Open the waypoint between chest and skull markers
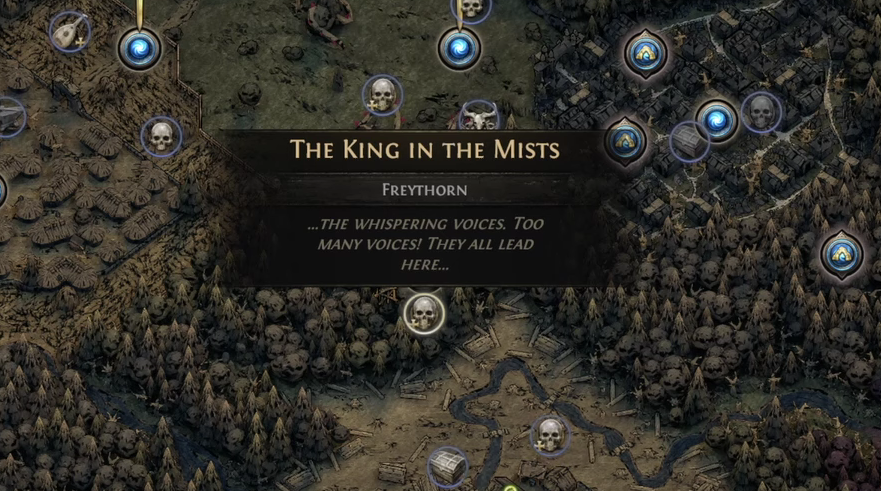This screenshot has height=491, width=881. click(x=717, y=121)
